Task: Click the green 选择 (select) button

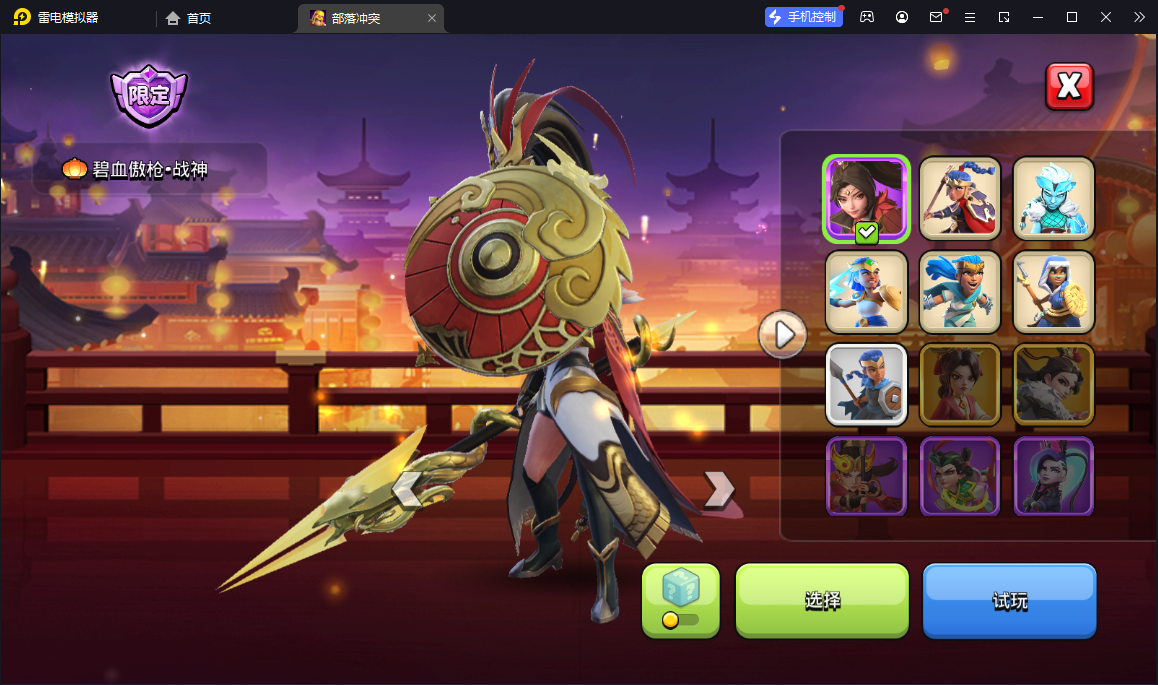Action: click(822, 600)
